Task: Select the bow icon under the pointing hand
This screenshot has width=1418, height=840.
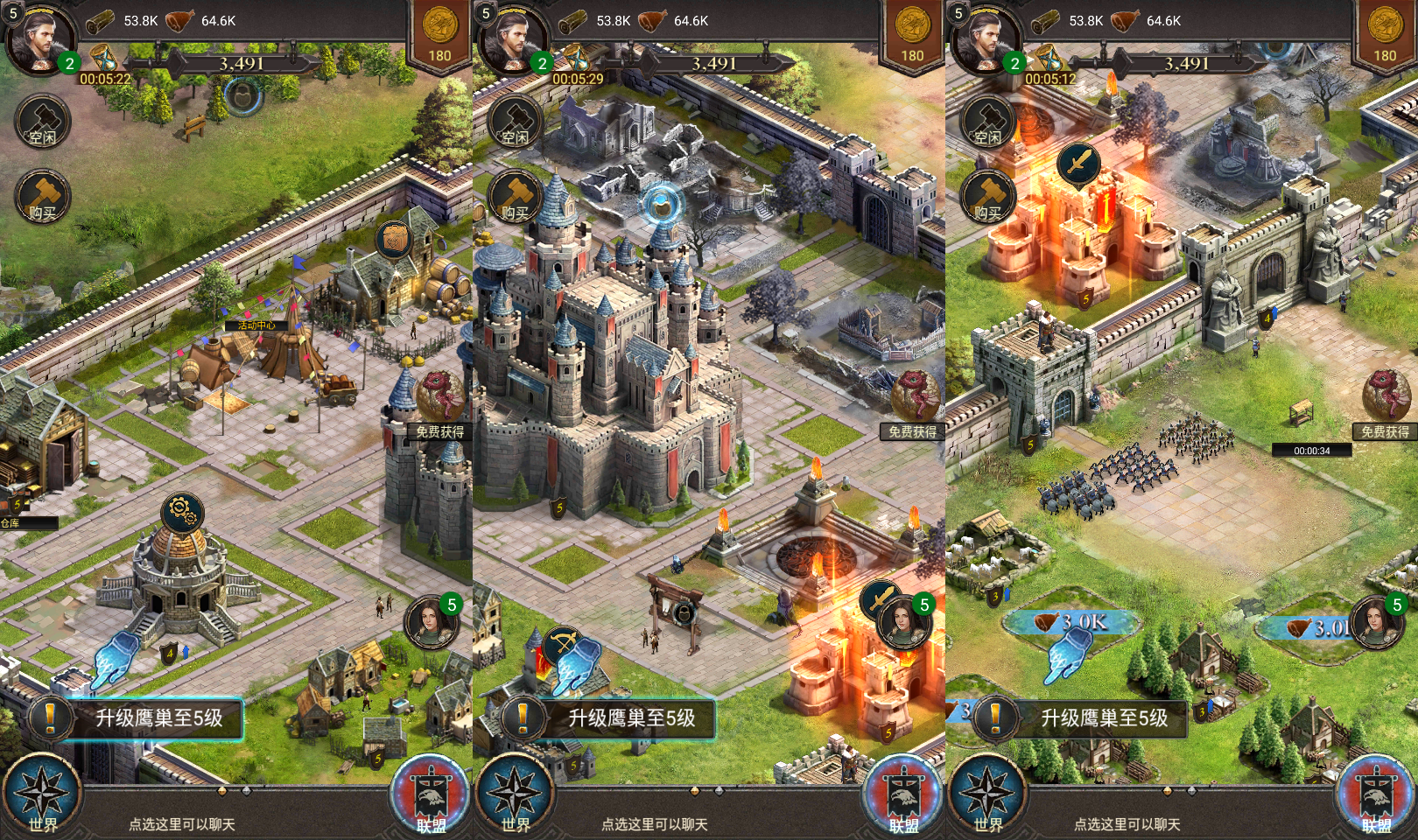Action: 563,647
